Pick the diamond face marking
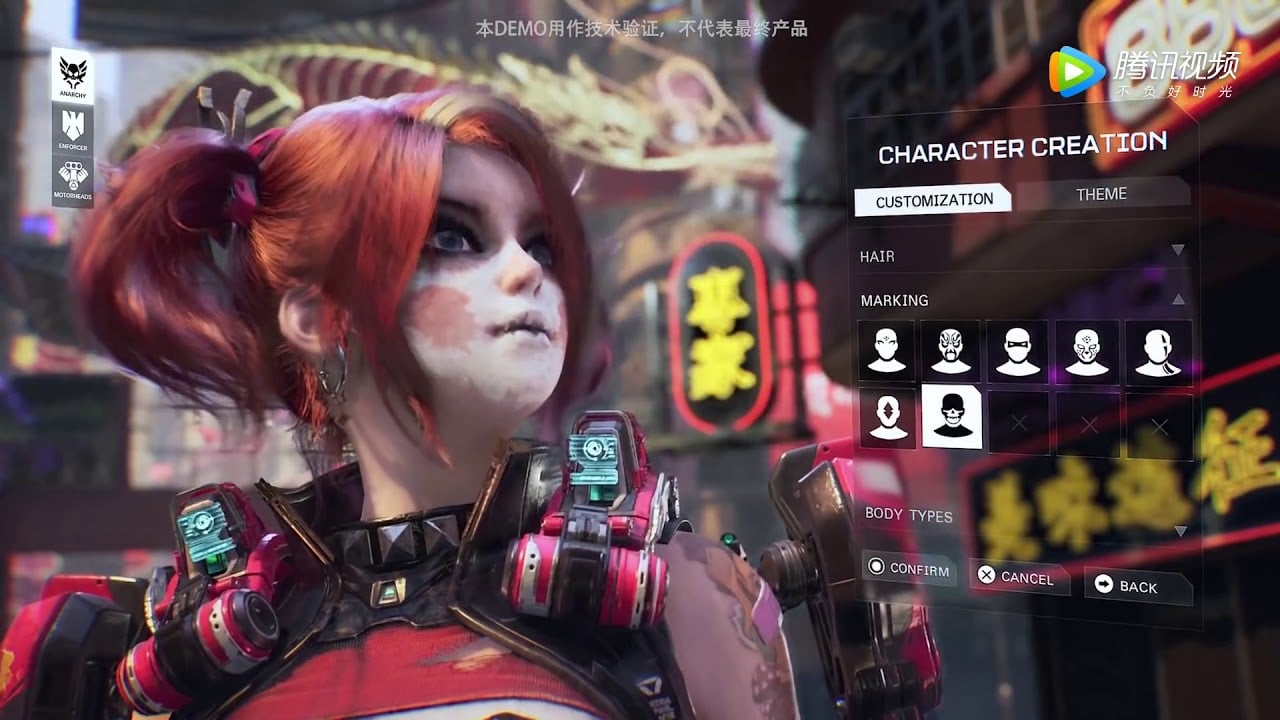1280x720 pixels. (887, 418)
